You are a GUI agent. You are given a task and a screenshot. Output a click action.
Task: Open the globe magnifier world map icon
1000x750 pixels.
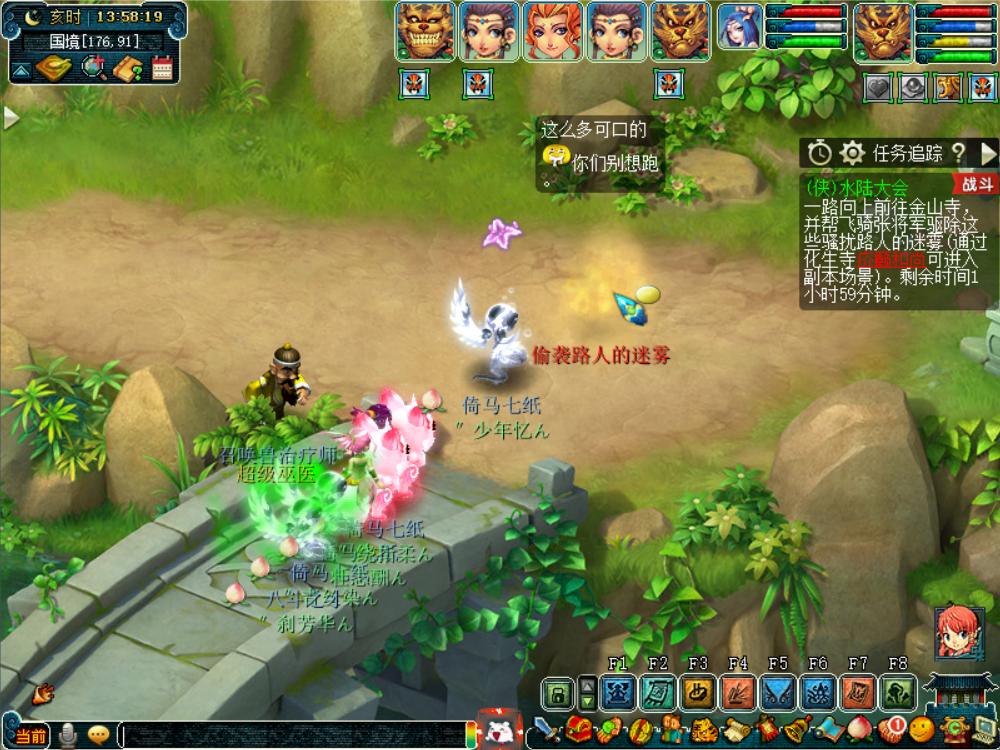click(94, 69)
